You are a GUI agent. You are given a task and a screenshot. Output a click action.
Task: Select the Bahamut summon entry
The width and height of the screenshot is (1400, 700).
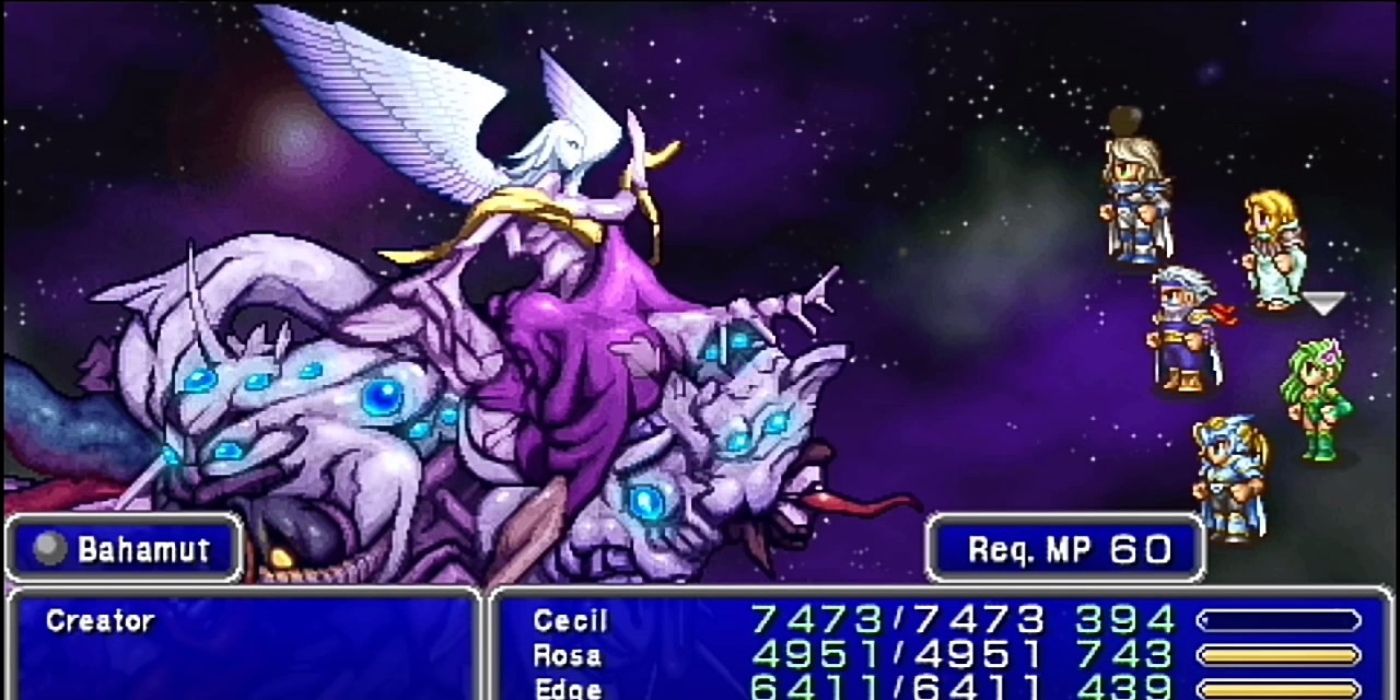click(x=142, y=549)
